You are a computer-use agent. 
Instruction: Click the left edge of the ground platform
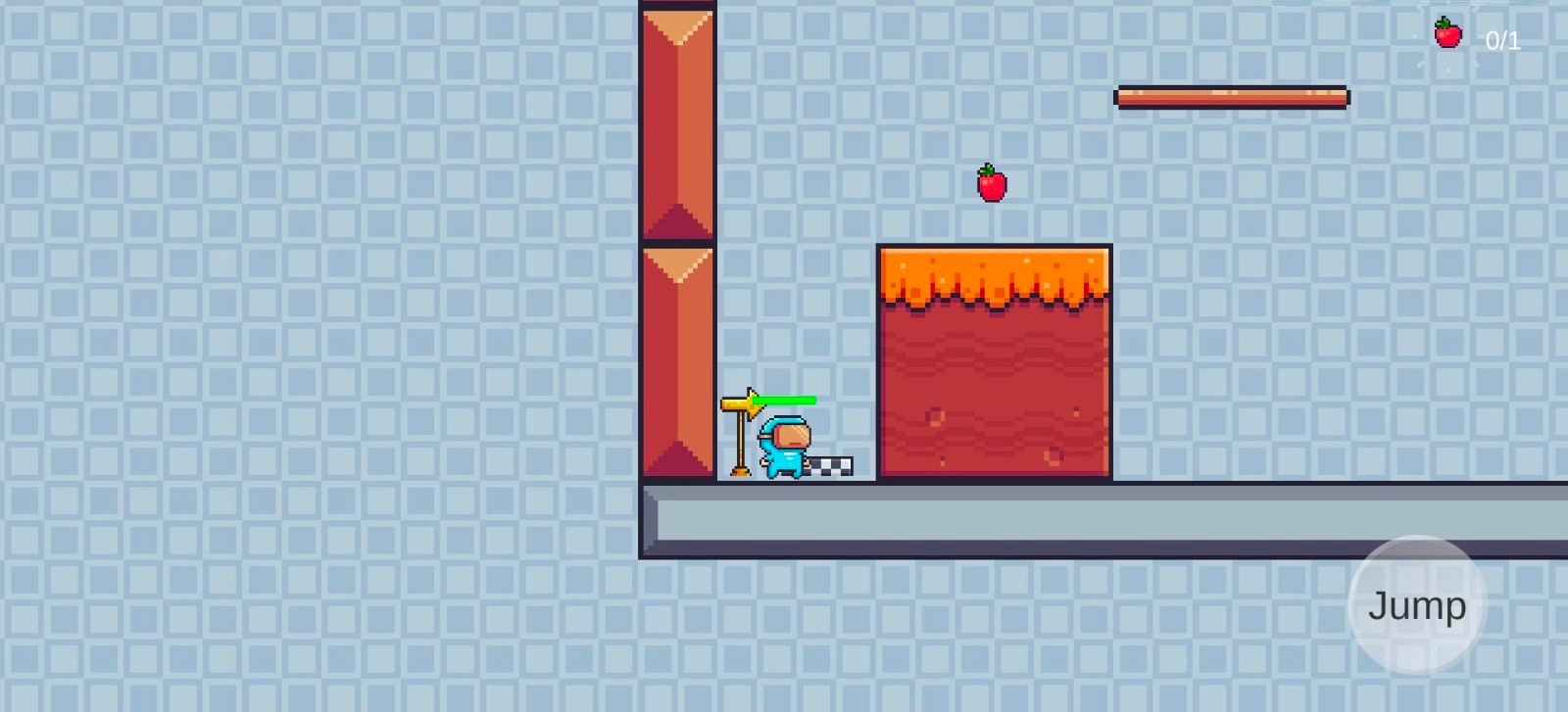coord(649,519)
